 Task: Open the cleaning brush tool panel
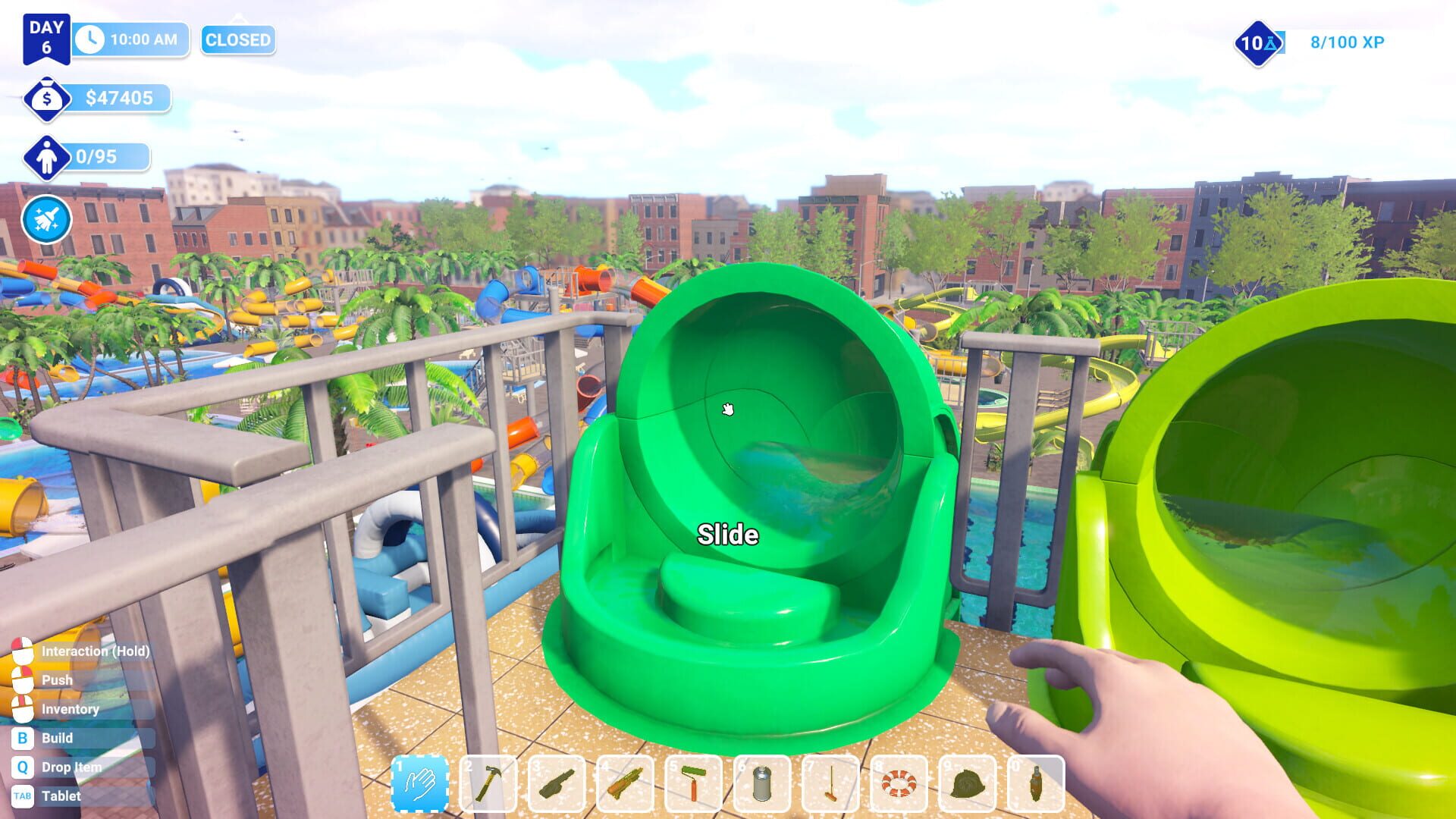tap(47, 219)
